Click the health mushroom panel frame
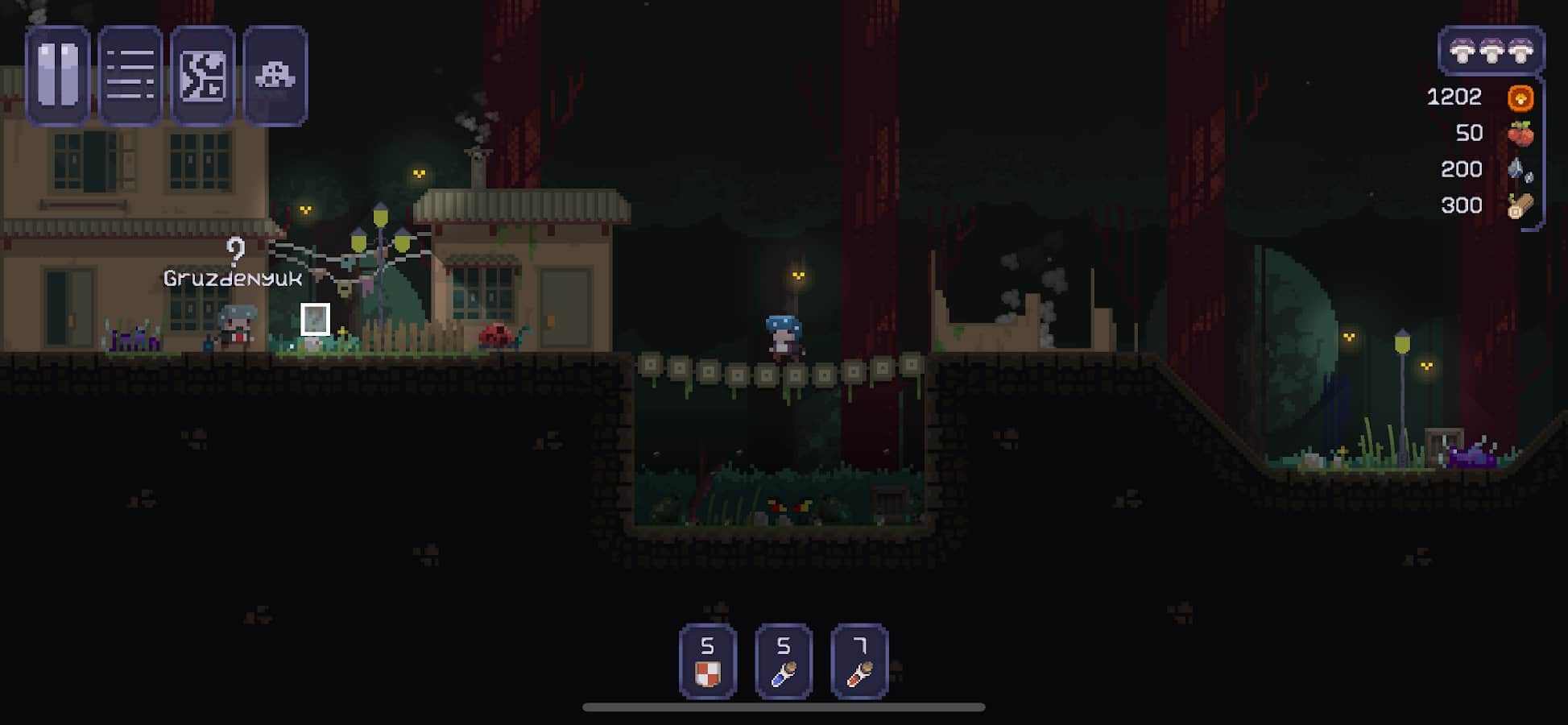1568x725 pixels. point(1492,51)
